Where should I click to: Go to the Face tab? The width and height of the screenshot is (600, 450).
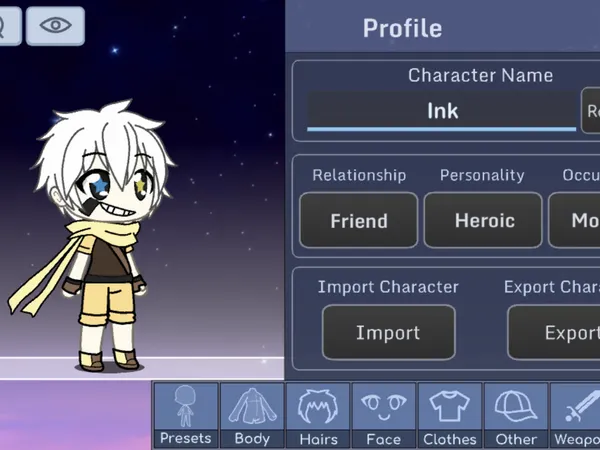point(383,415)
